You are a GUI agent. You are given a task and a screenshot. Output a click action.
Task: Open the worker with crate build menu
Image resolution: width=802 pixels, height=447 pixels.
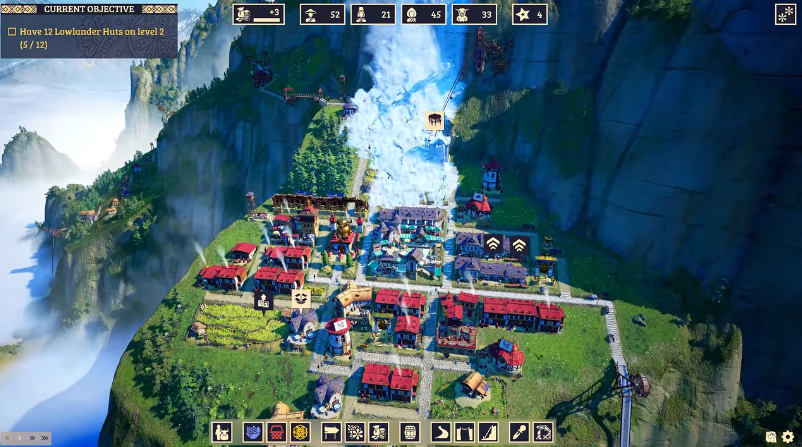pyautogui.click(x=223, y=433)
